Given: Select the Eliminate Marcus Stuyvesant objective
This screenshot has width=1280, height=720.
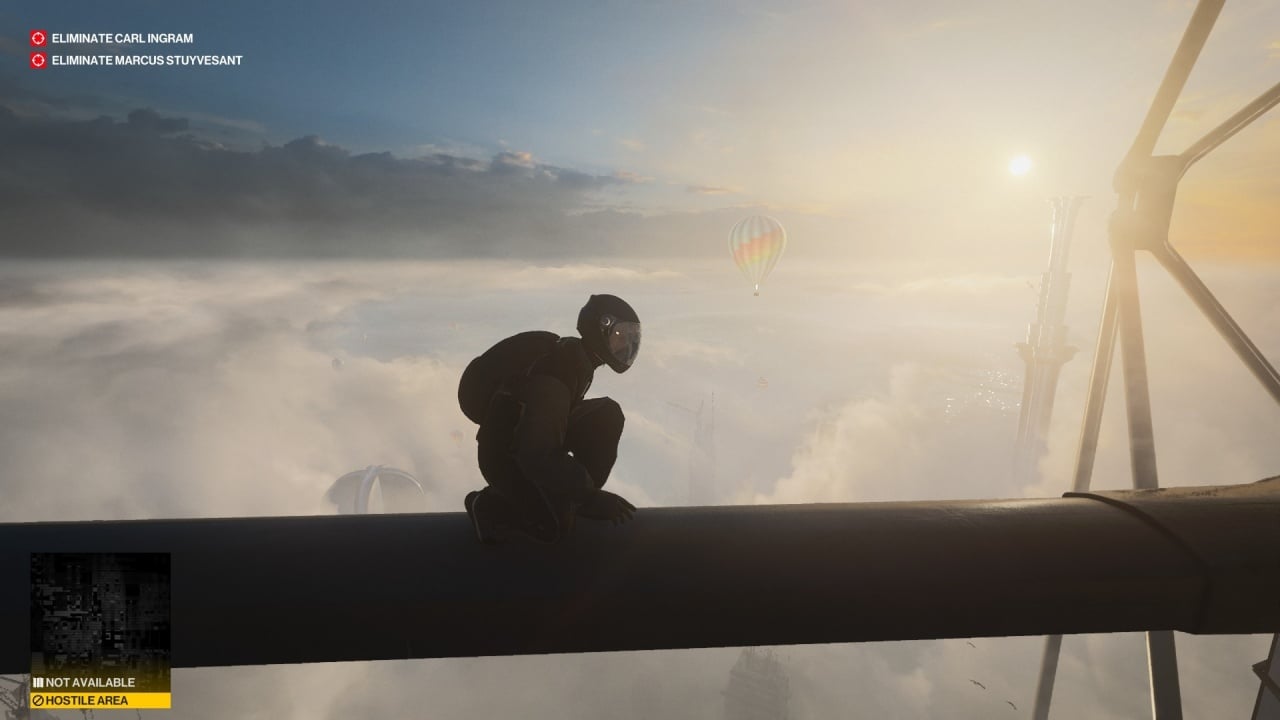Looking at the screenshot, I should [146, 60].
